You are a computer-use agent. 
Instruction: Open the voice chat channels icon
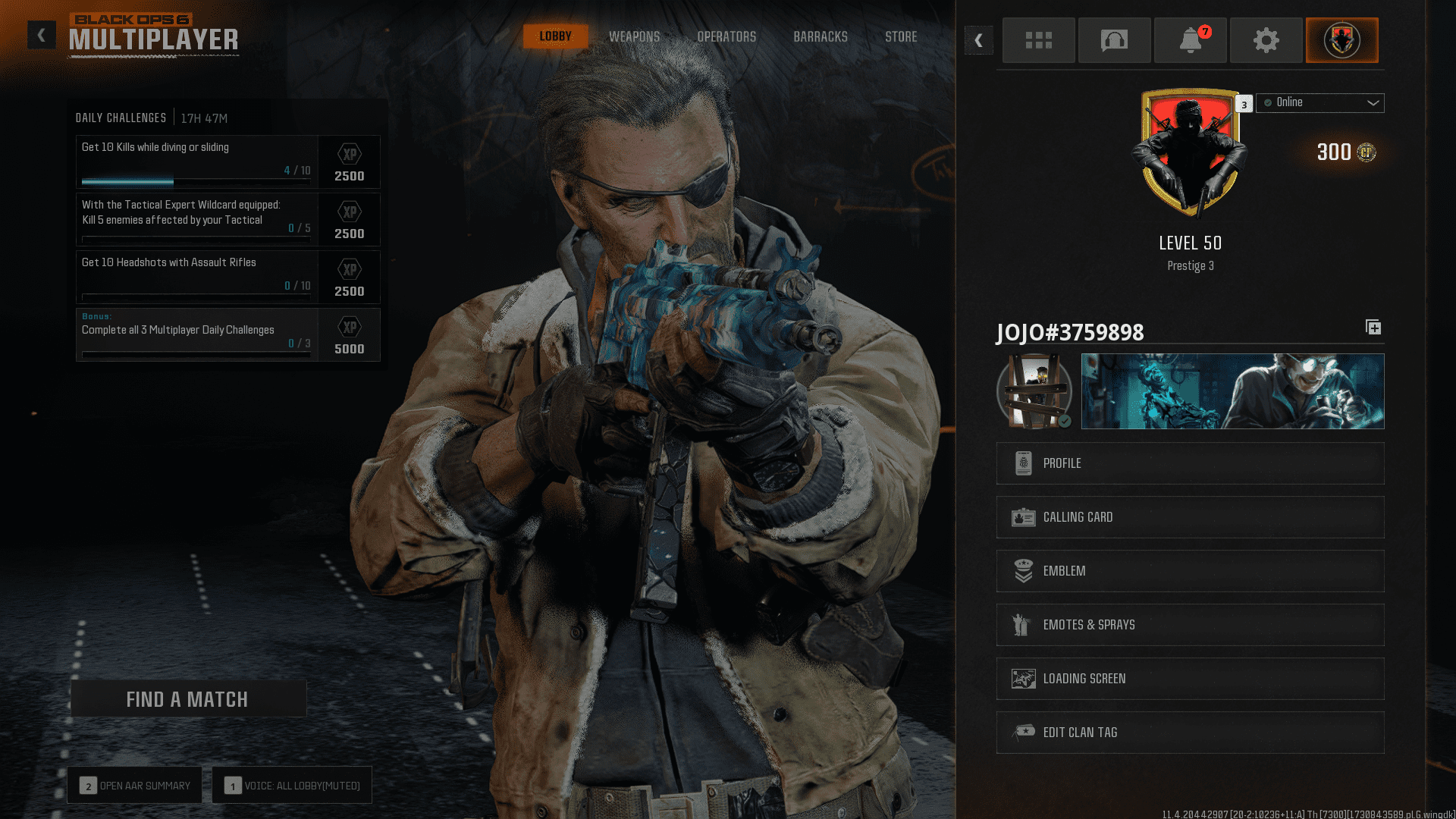(1114, 40)
